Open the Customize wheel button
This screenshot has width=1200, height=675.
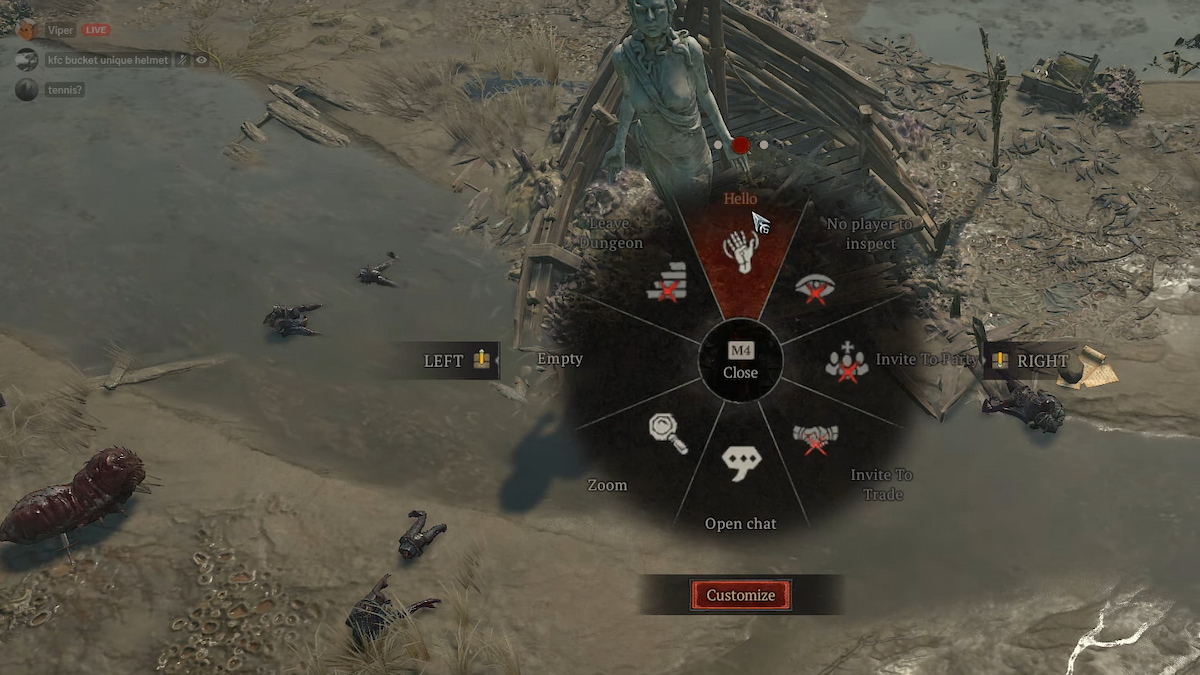click(x=740, y=595)
